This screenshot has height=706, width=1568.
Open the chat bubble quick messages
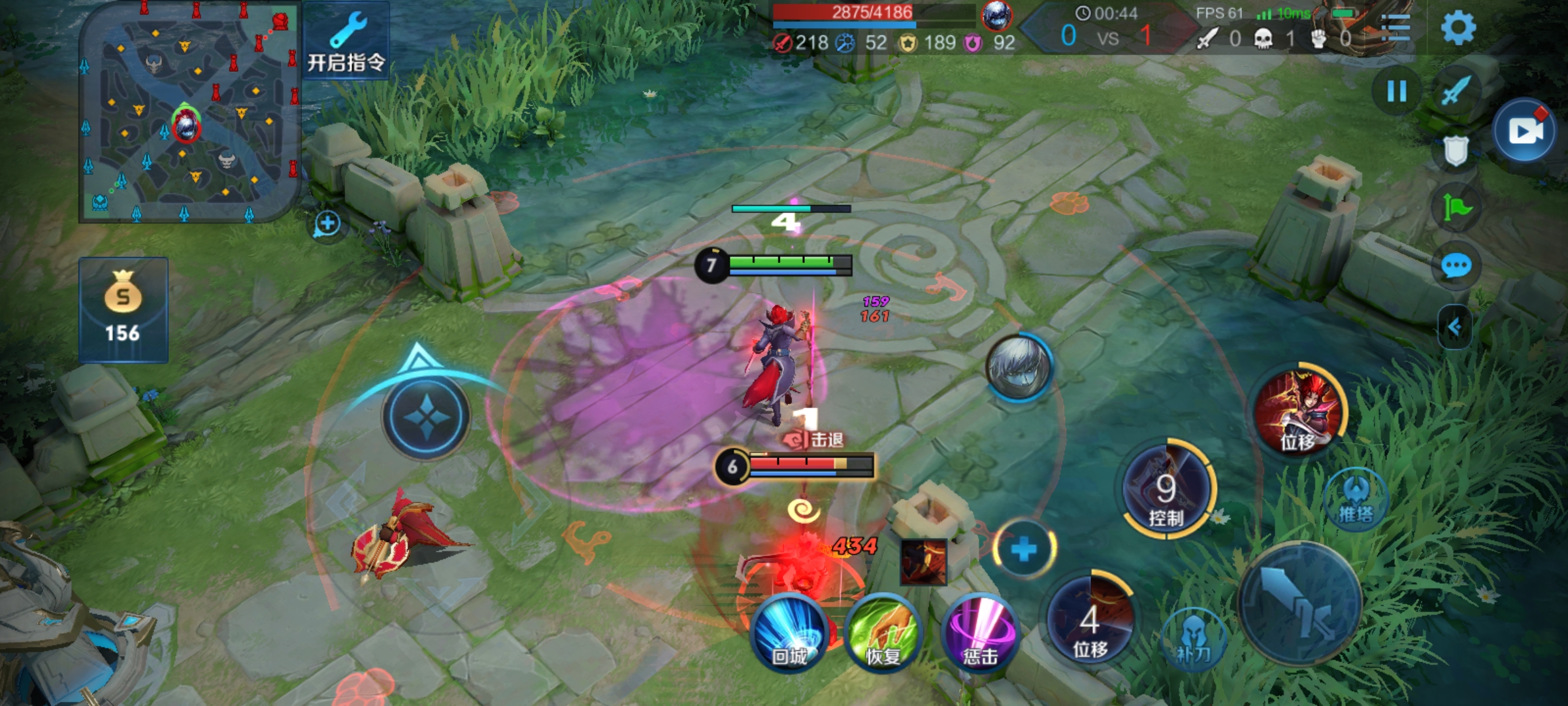[1456, 266]
